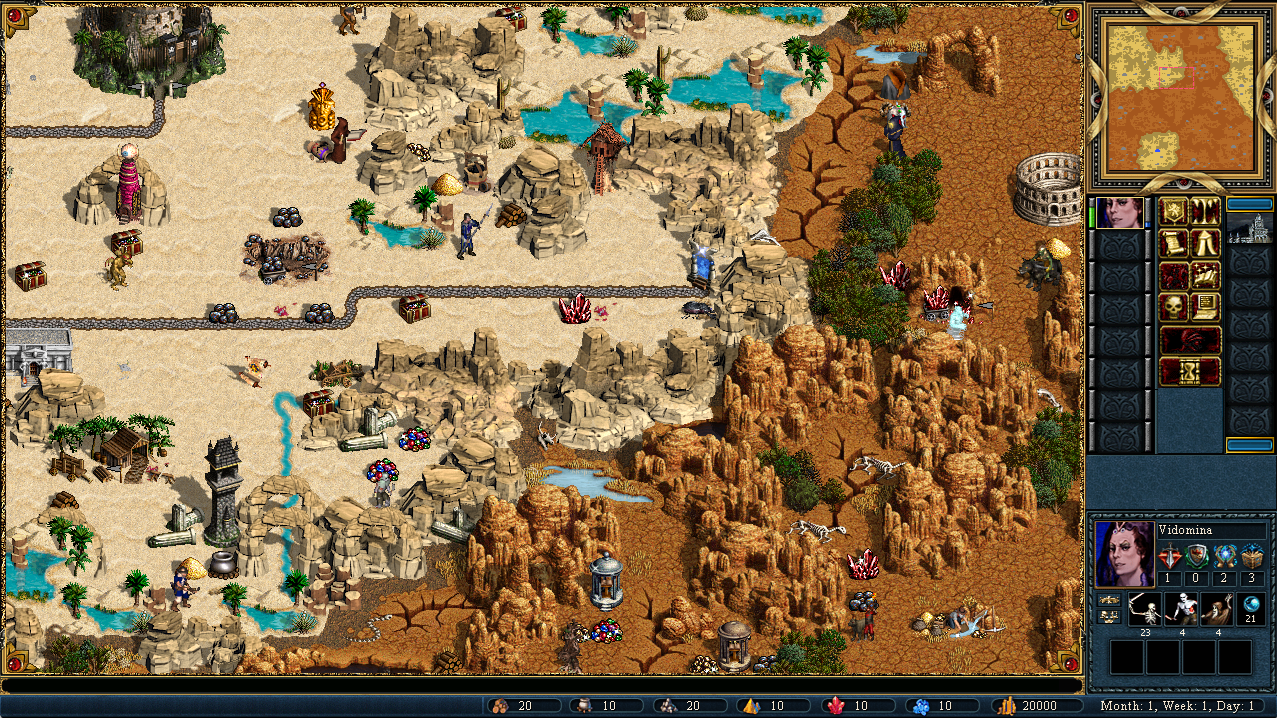
Task: Select the Walking Dead troop stack
Action: coord(1180,609)
